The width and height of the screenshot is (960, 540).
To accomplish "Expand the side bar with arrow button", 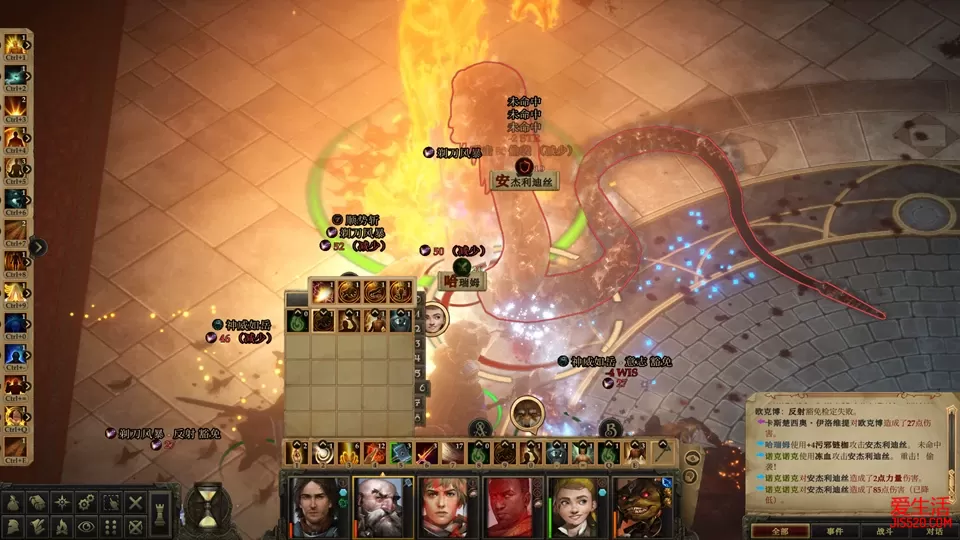I will pyautogui.click(x=38, y=247).
